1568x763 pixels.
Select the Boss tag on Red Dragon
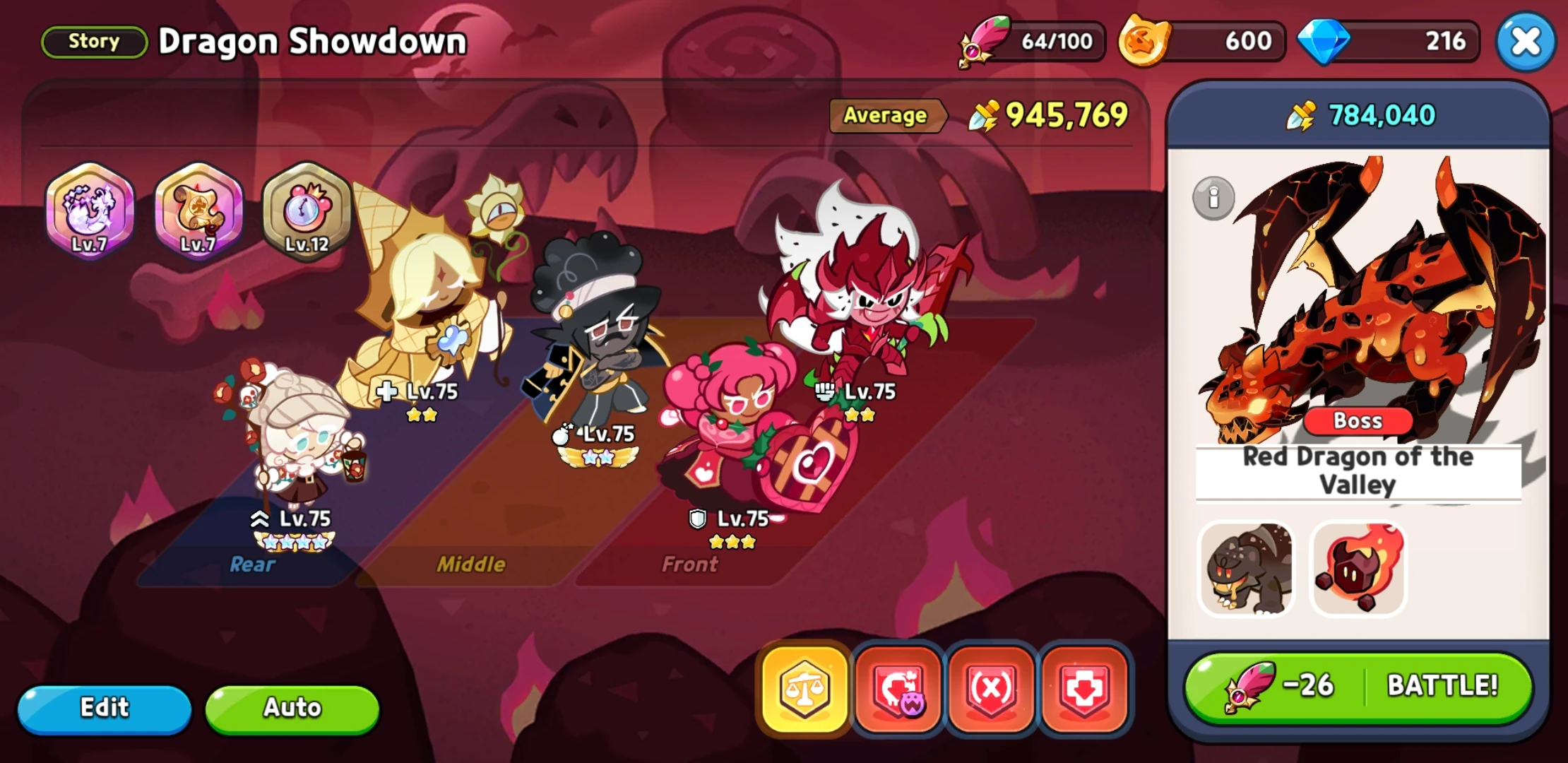click(1358, 421)
